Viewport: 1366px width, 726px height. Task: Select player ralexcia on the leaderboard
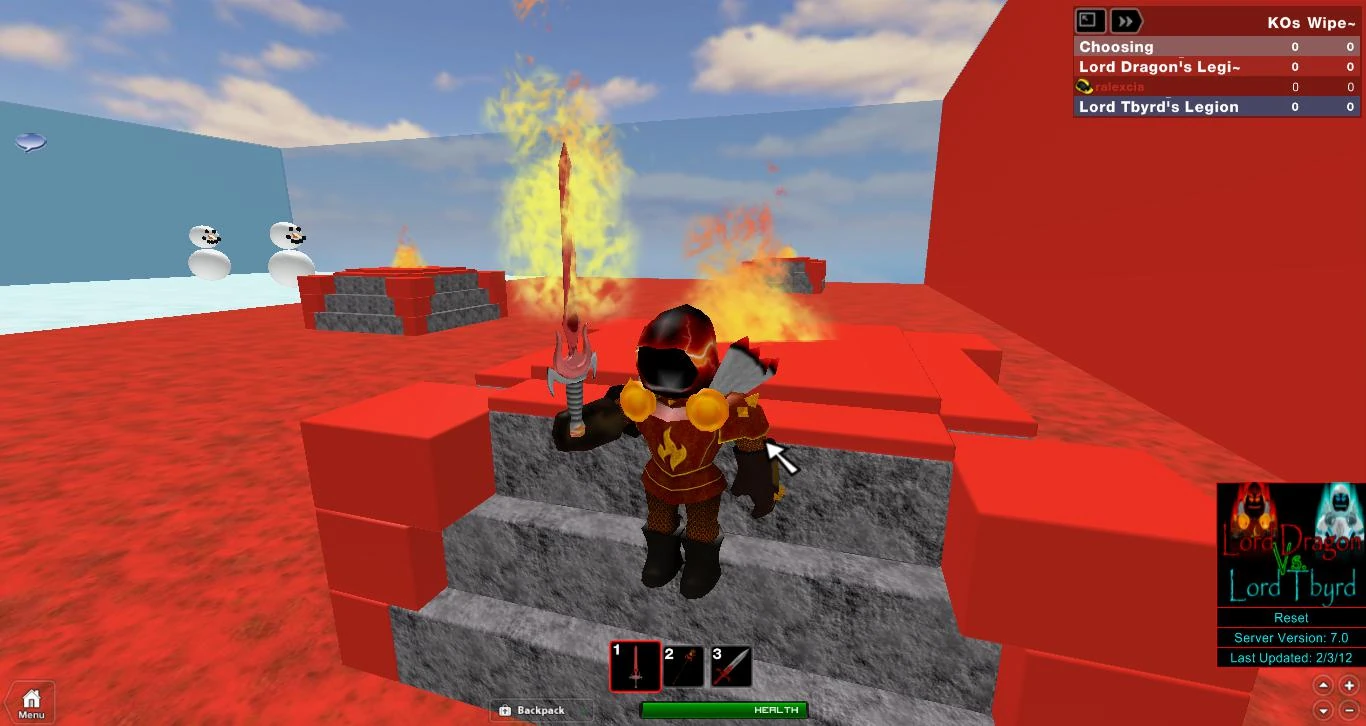(x=1120, y=87)
